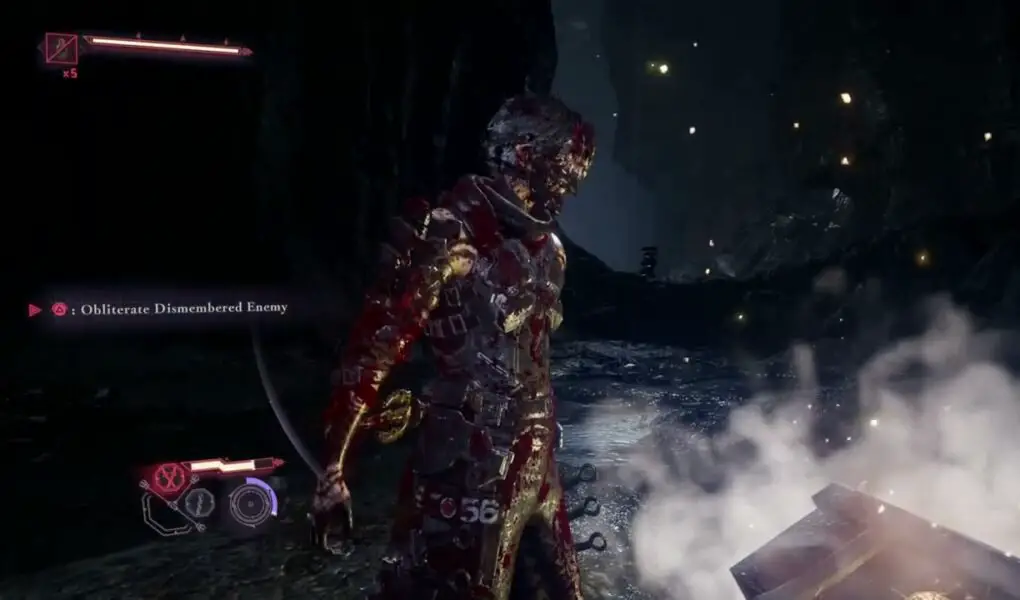Click the circular dial with purple arc
The height and width of the screenshot is (600, 1020).
click(249, 502)
